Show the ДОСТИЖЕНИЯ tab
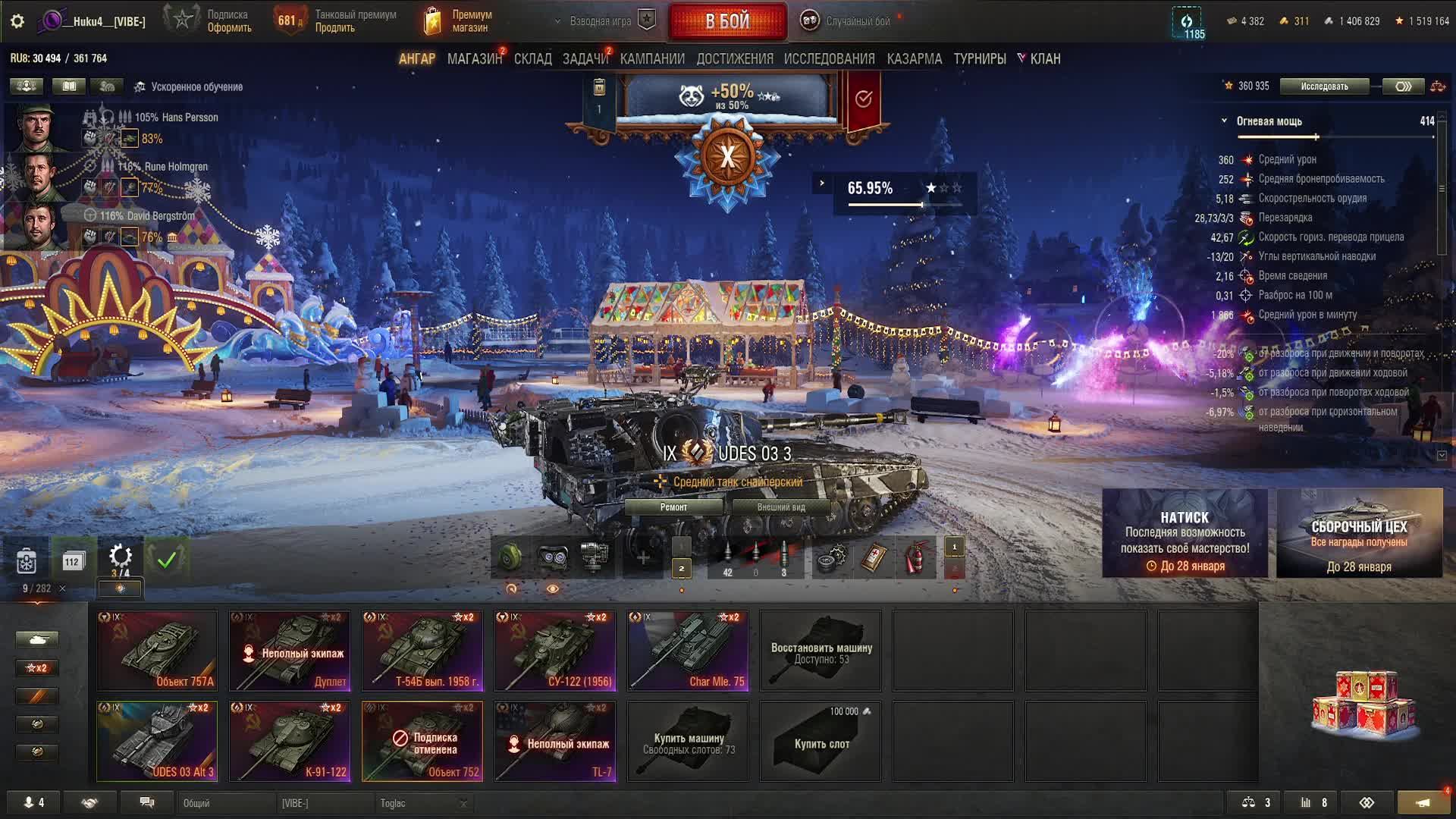Screen dimensions: 1456x819 (x=734, y=59)
